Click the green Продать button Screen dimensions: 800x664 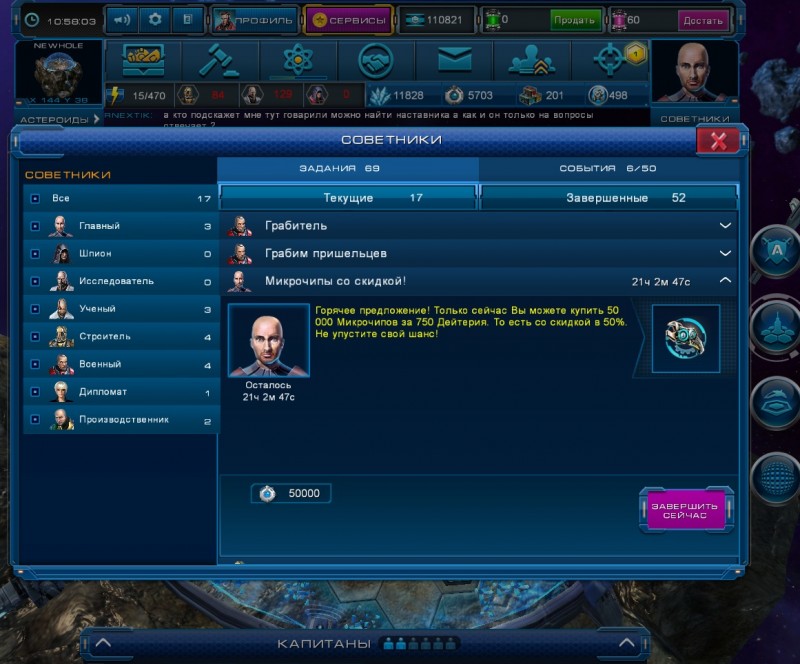[576, 20]
